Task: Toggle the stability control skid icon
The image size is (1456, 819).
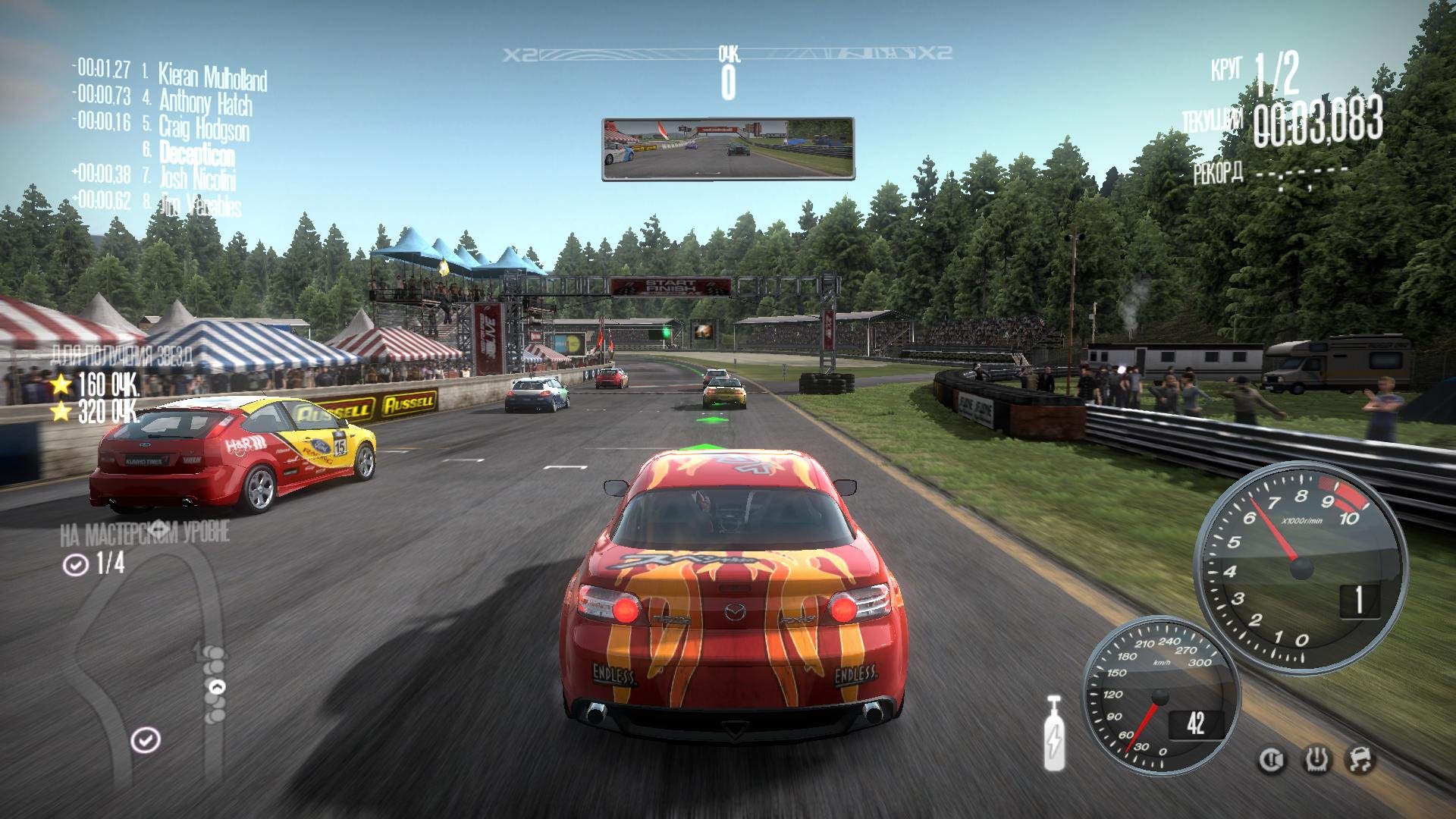Action: pos(1360,760)
